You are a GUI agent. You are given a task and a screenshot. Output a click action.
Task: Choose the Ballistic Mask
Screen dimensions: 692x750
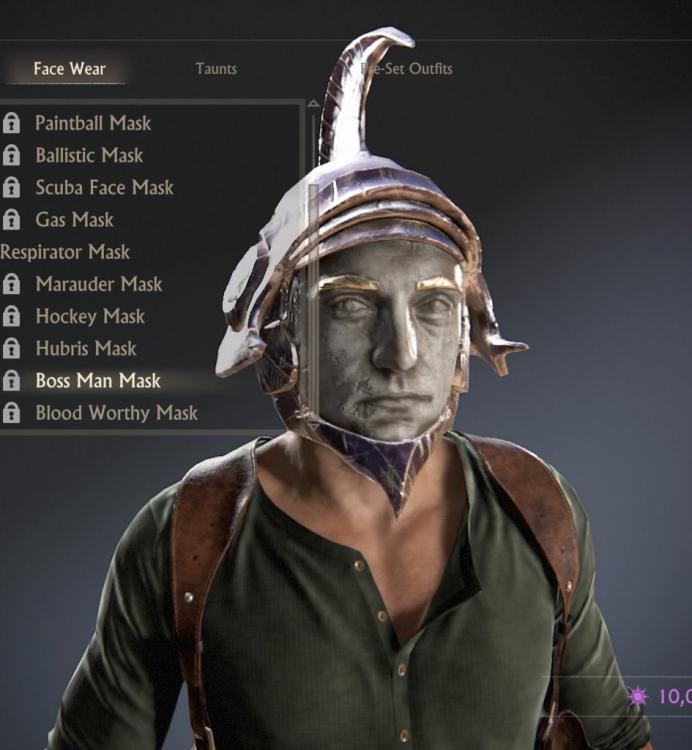click(x=89, y=155)
